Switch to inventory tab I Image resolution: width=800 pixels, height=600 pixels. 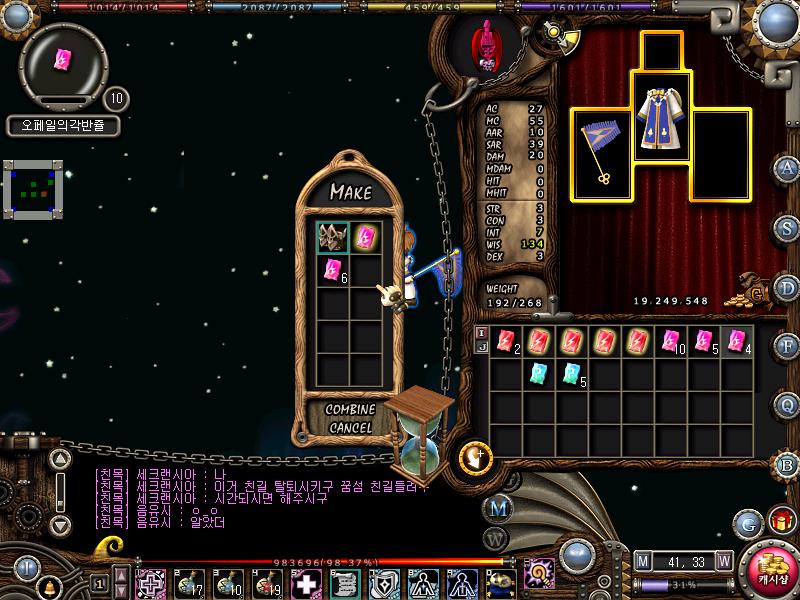coord(481,333)
